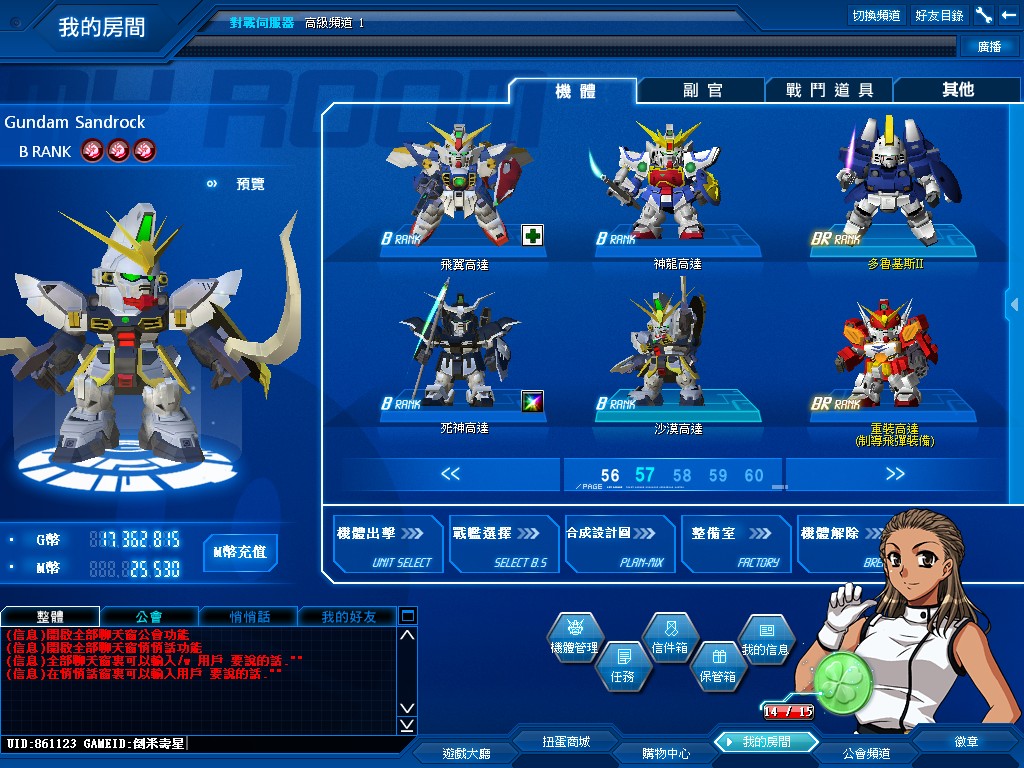Open the 信件箱 mailbox
The height and width of the screenshot is (768, 1024).
tap(669, 637)
